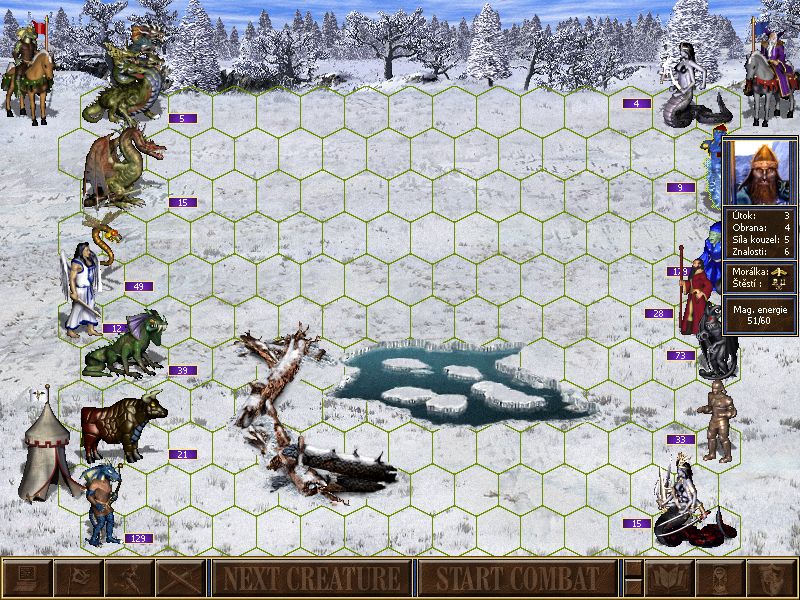Click Start Combat to begin battle
The image size is (800, 600).
click(x=517, y=578)
